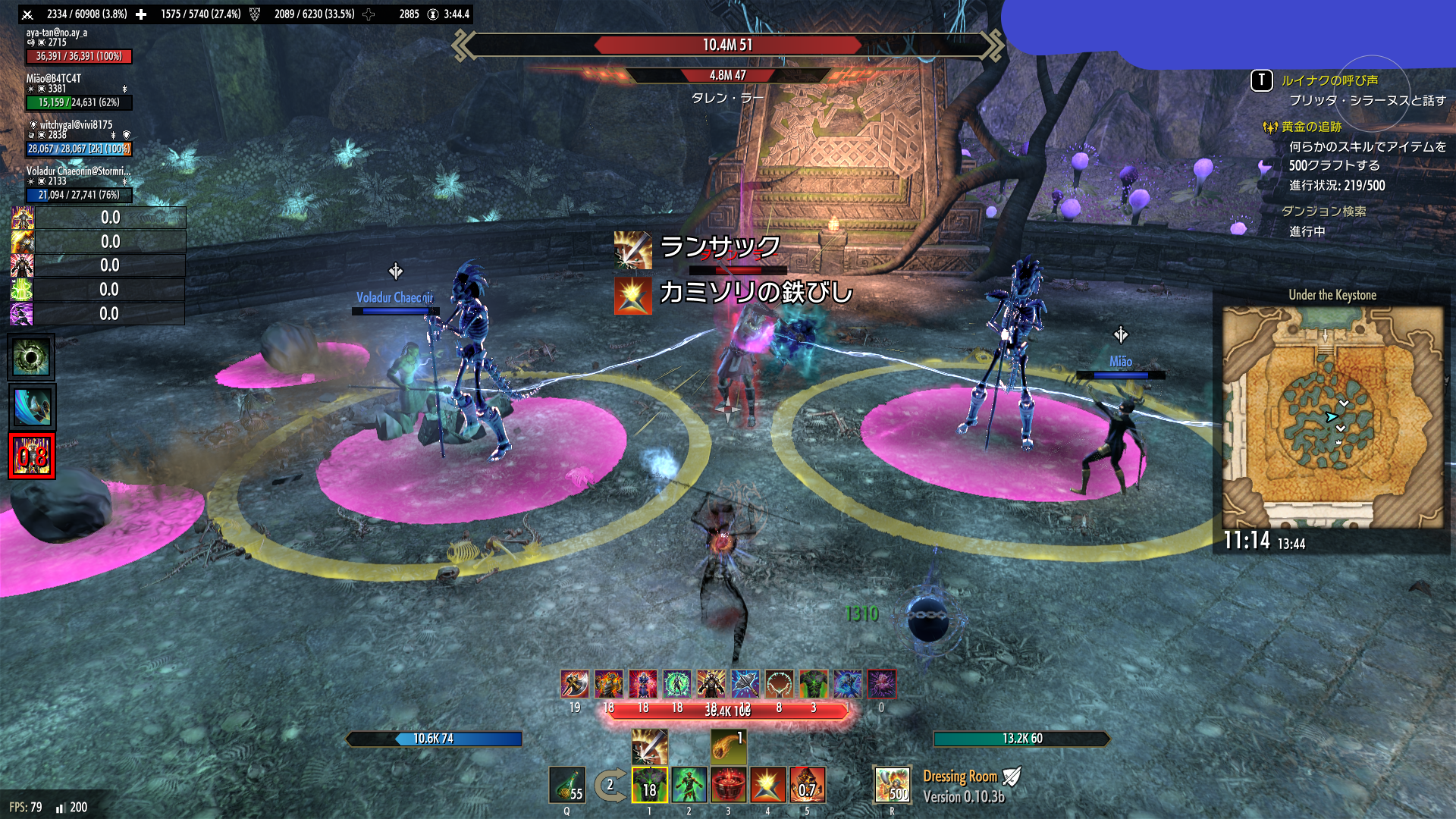Click the dark vortex cooldown tracker icon

[31, 357]
